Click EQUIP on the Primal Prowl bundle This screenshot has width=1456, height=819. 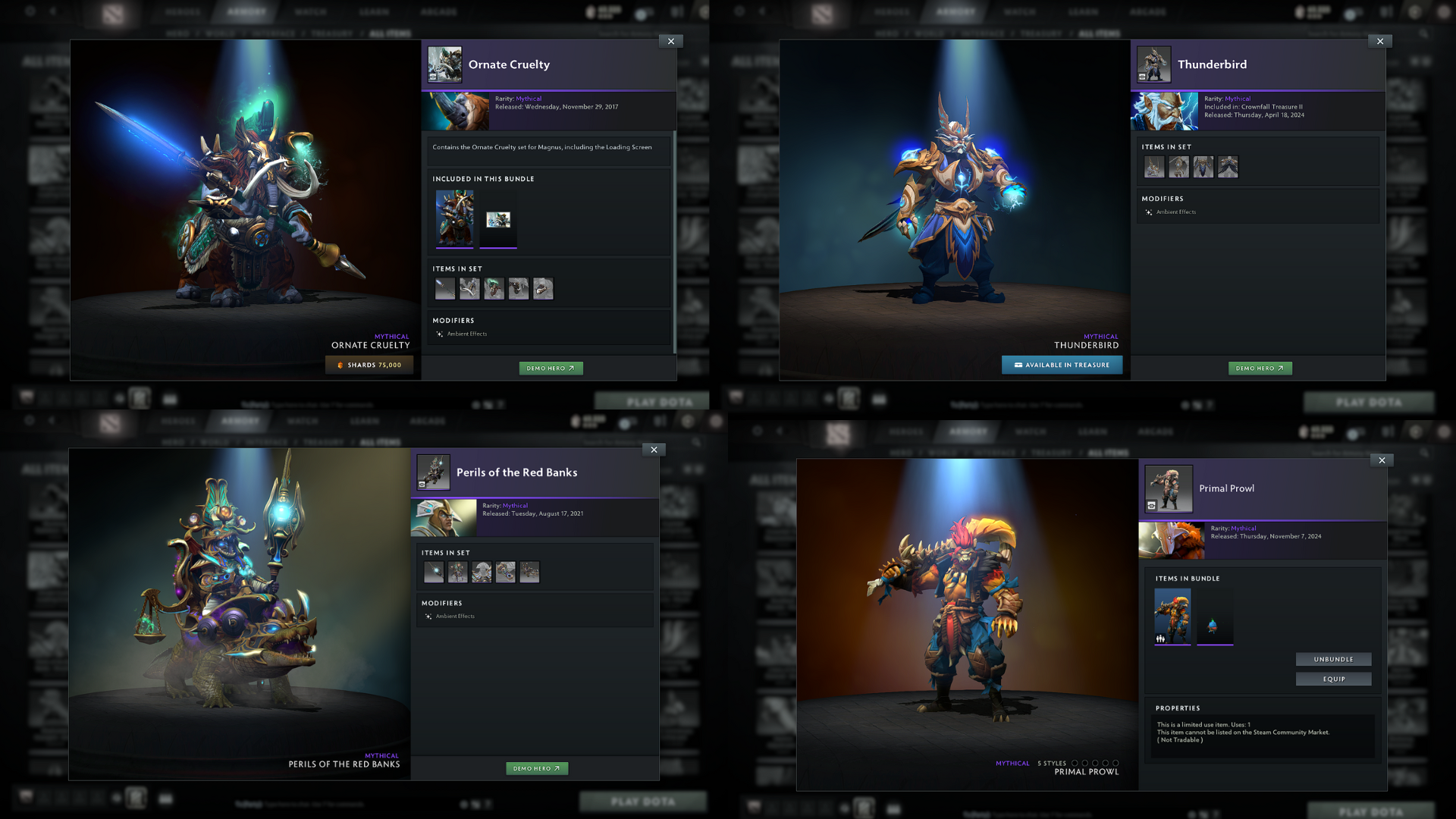click(x=1333, y=679)
